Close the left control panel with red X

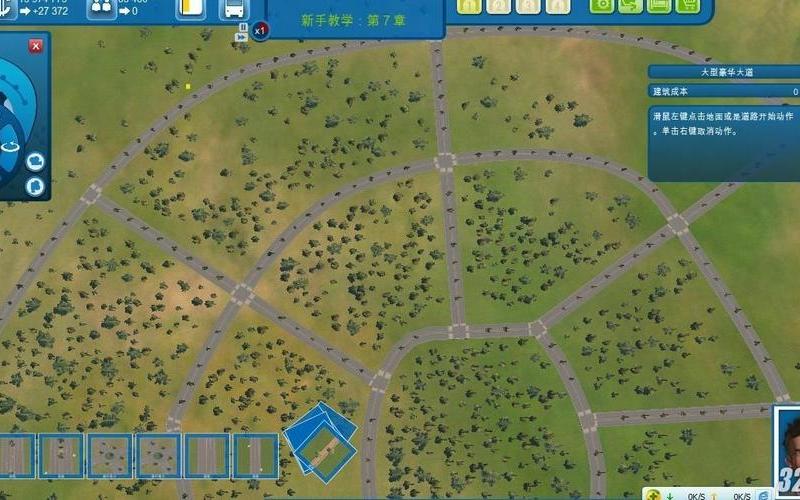[36, 46]
